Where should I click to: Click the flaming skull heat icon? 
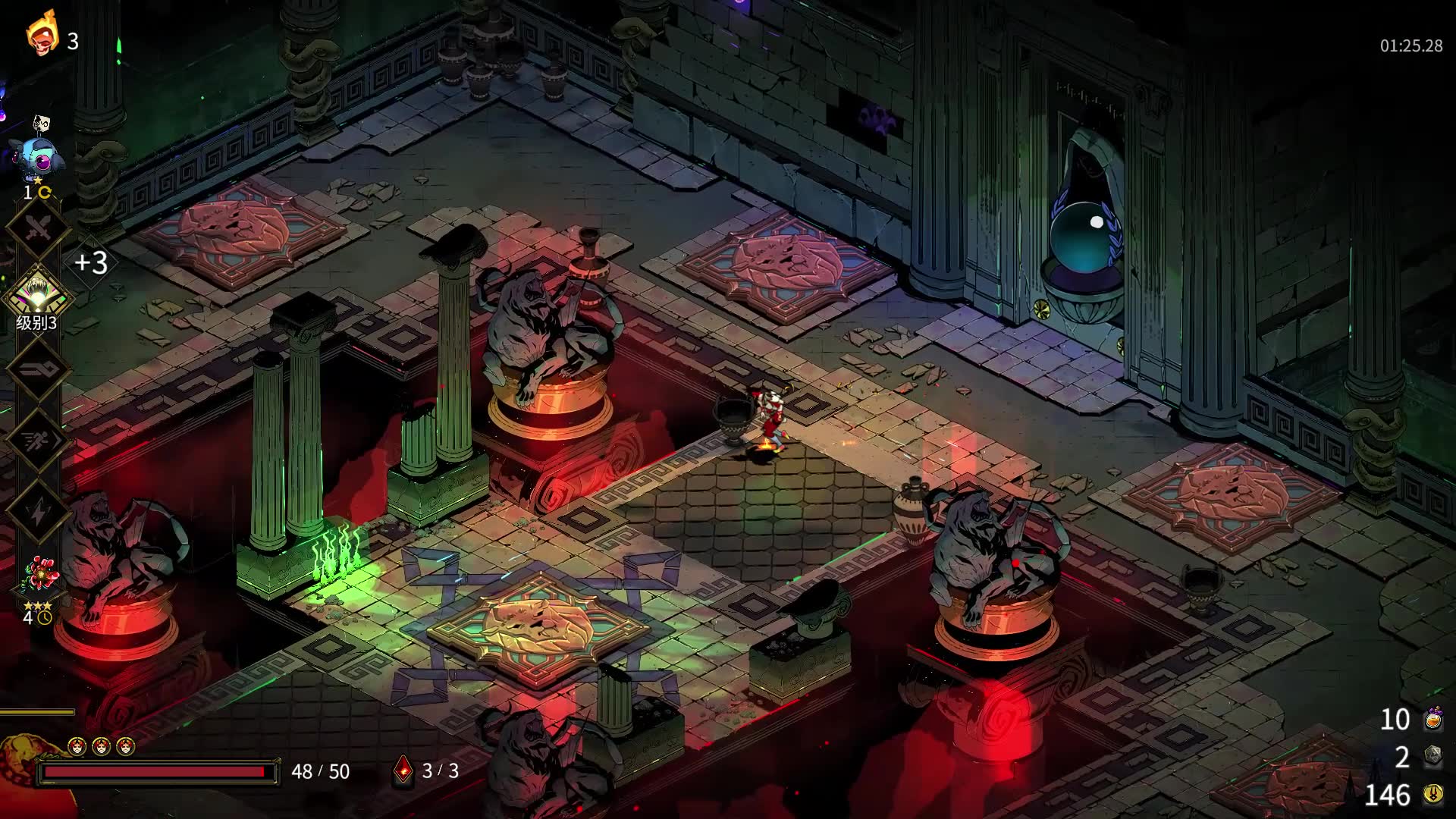tap(42, 34)
